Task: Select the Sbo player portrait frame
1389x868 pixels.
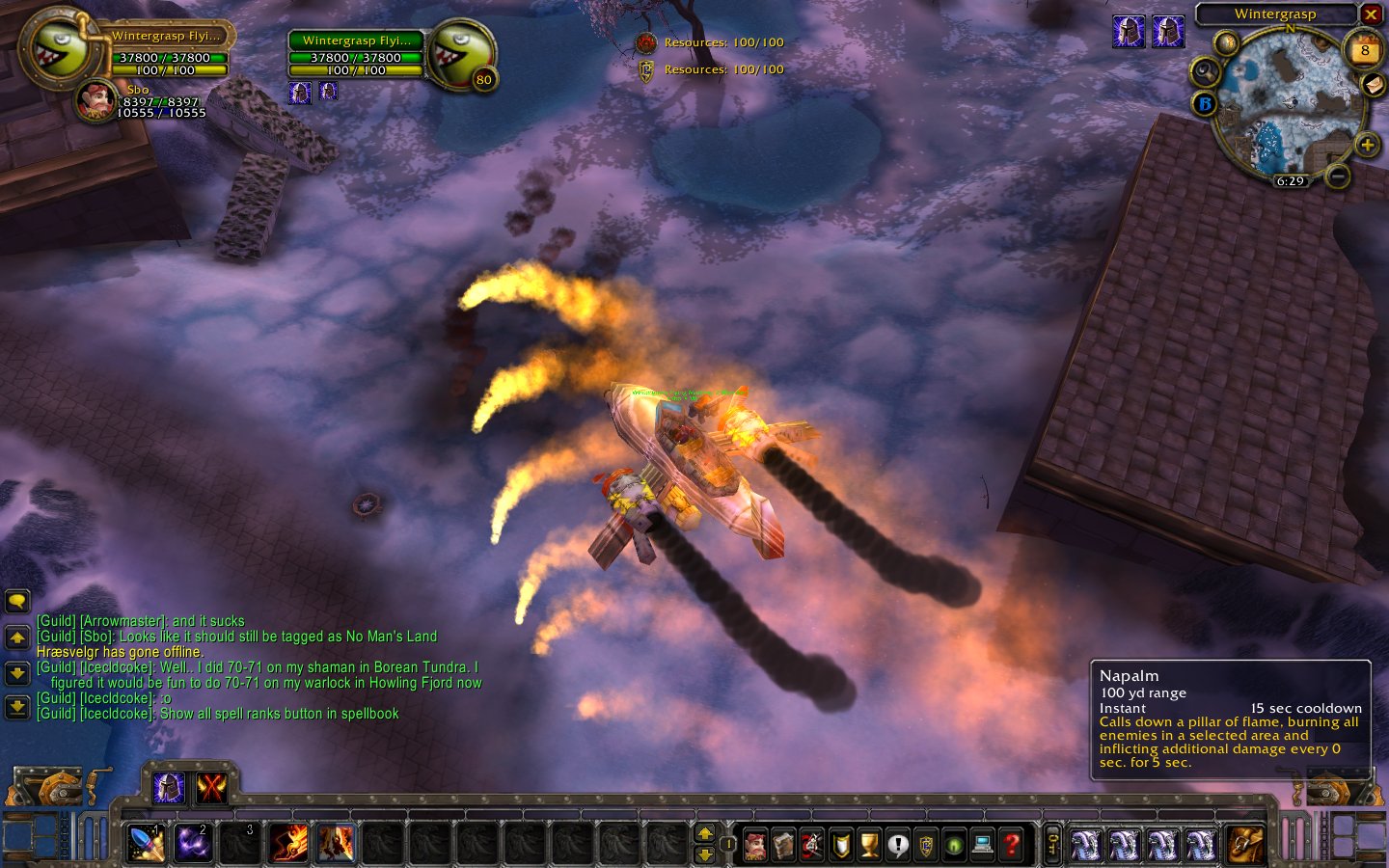Action: click(x=95, y=102)
